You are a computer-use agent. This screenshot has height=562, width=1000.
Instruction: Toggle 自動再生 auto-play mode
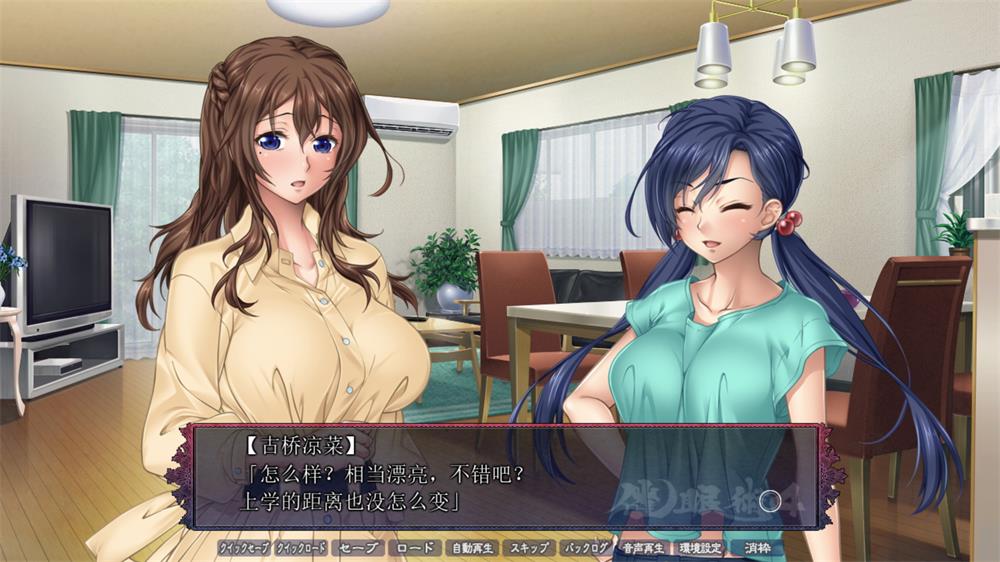point(471,548)
